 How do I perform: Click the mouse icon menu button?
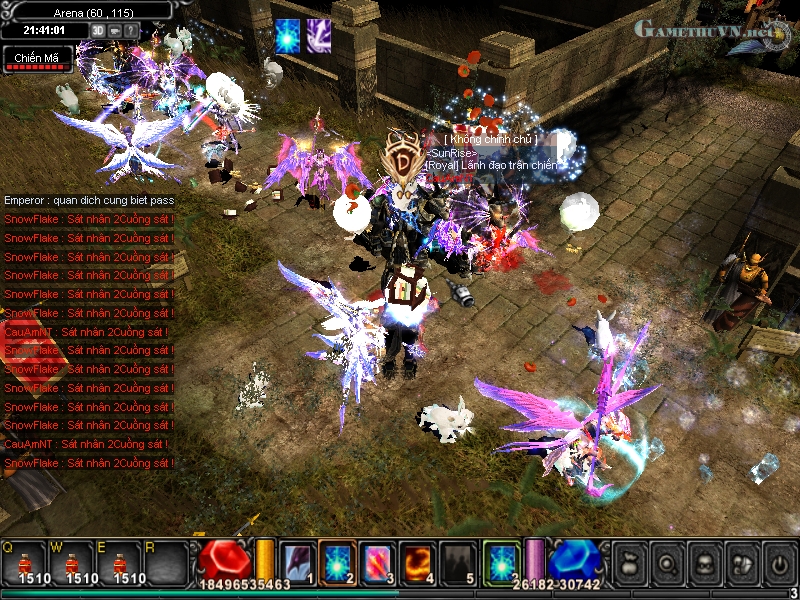pyautogui.click(x=742, y=563)
